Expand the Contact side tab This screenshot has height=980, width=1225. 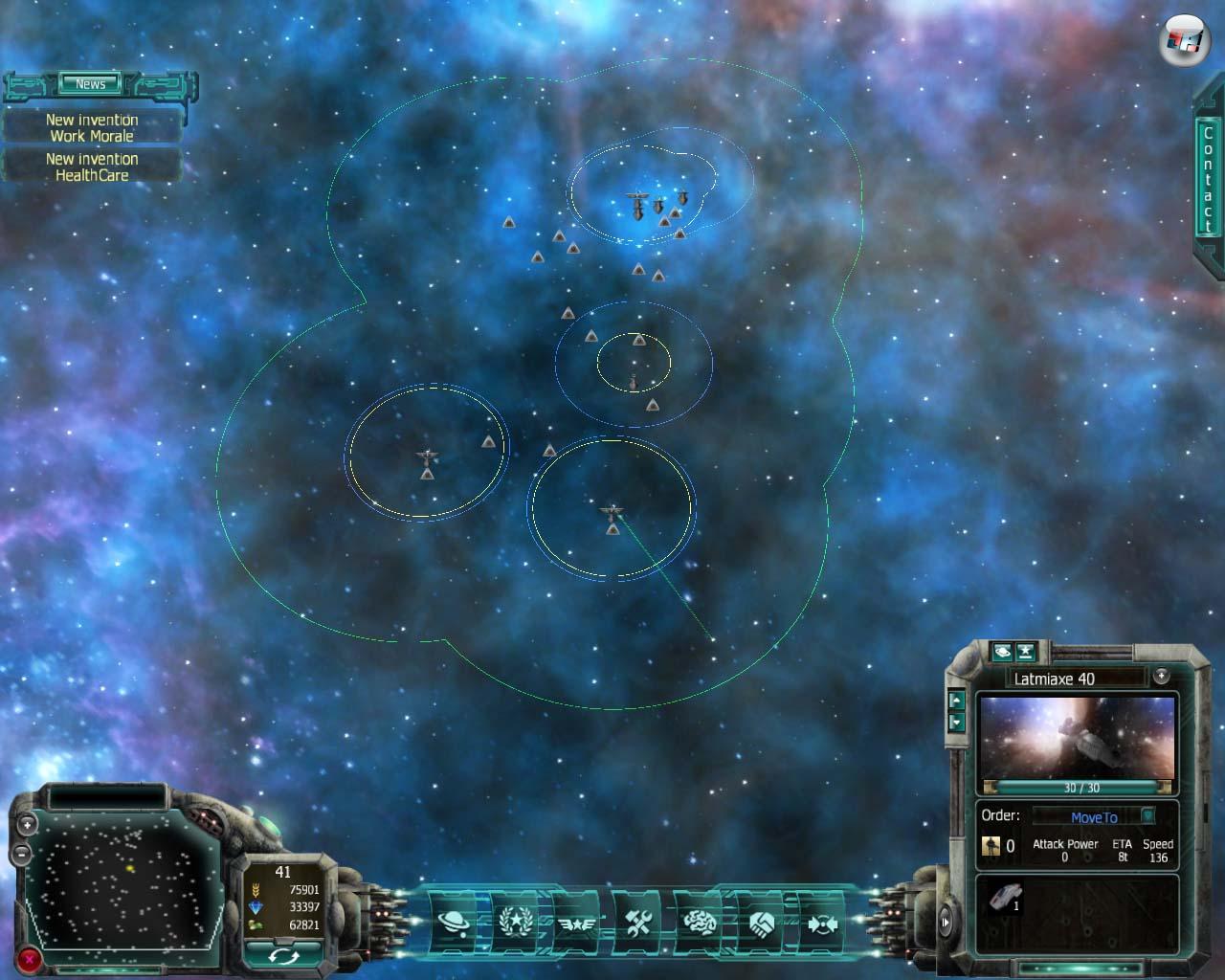point(1207,179)
